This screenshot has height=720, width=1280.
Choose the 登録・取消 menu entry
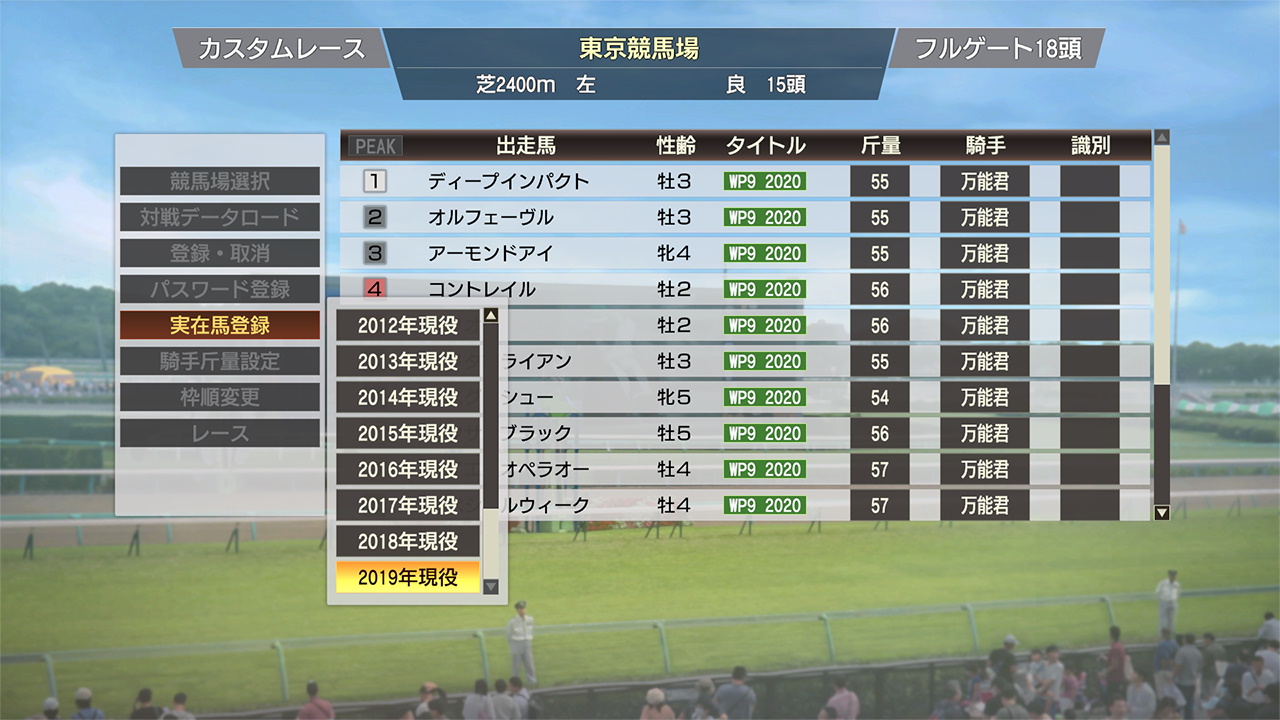coord(220,253)
